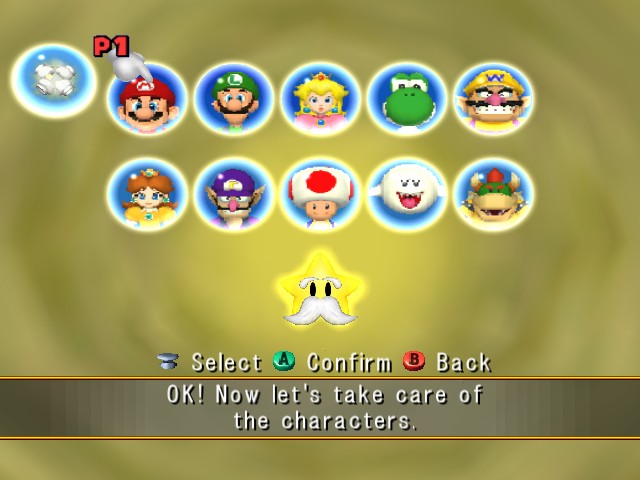Viewport: 640px width, 480px height.
Task: Choose Wario's portrait
Action: (493, 98)
